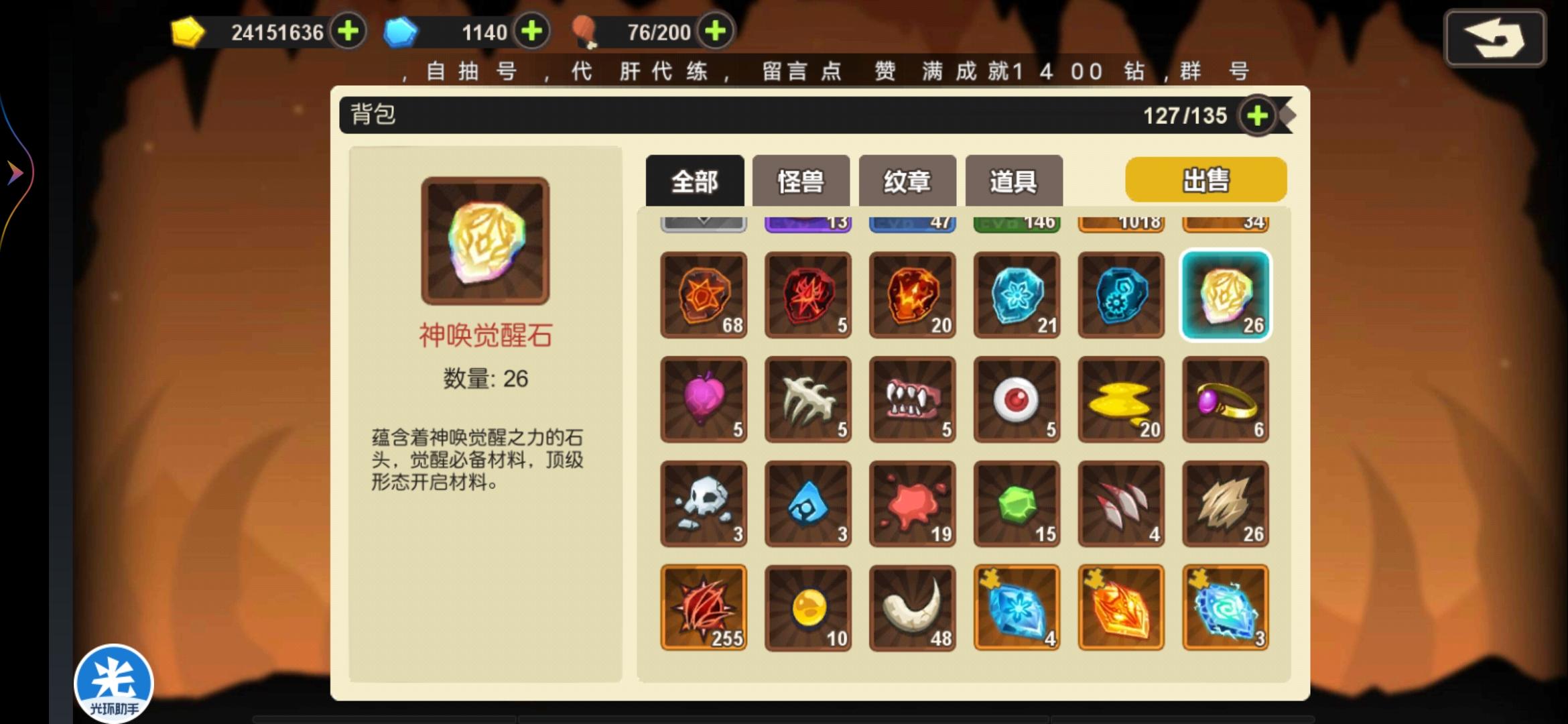This screenshot has height=724, width=1568.
Task: Select the white fang tooth item with count 48
Action: tap(911, 607)
